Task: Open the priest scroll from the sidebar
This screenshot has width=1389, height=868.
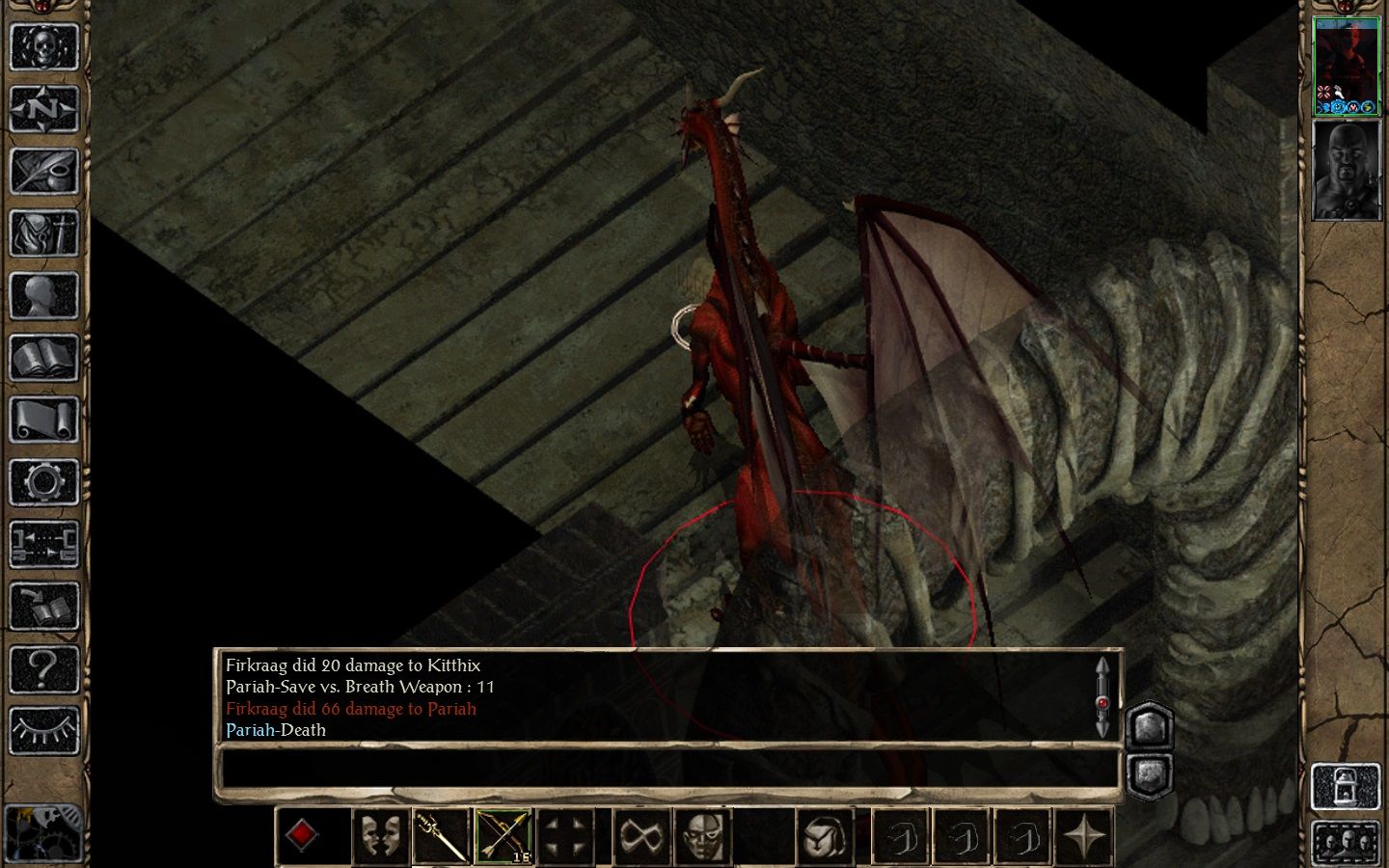Action: [x=43, y=420]
